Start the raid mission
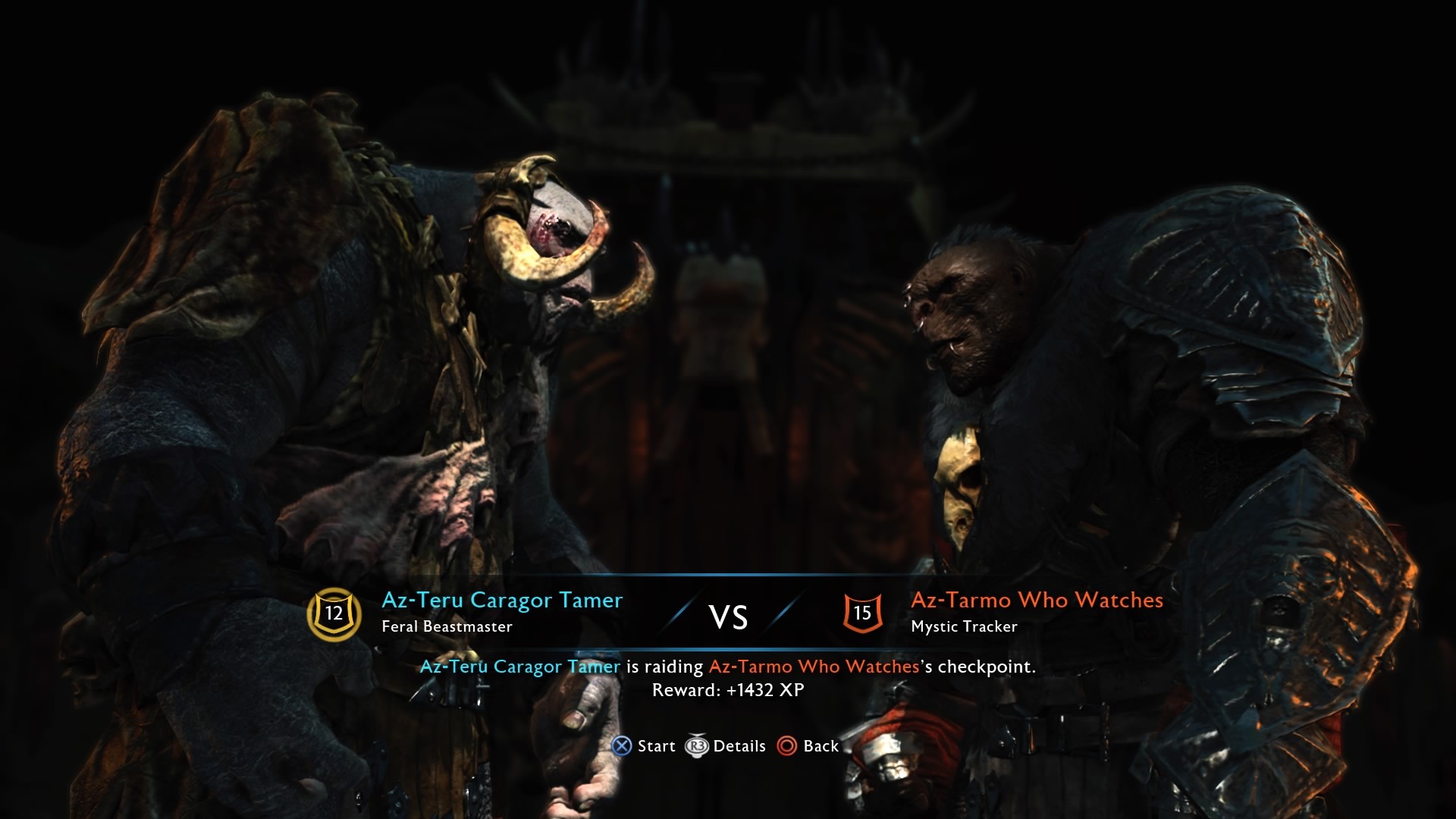This screenshot has height=819, width=1456. pyautogui.click(x=644, y=746)
